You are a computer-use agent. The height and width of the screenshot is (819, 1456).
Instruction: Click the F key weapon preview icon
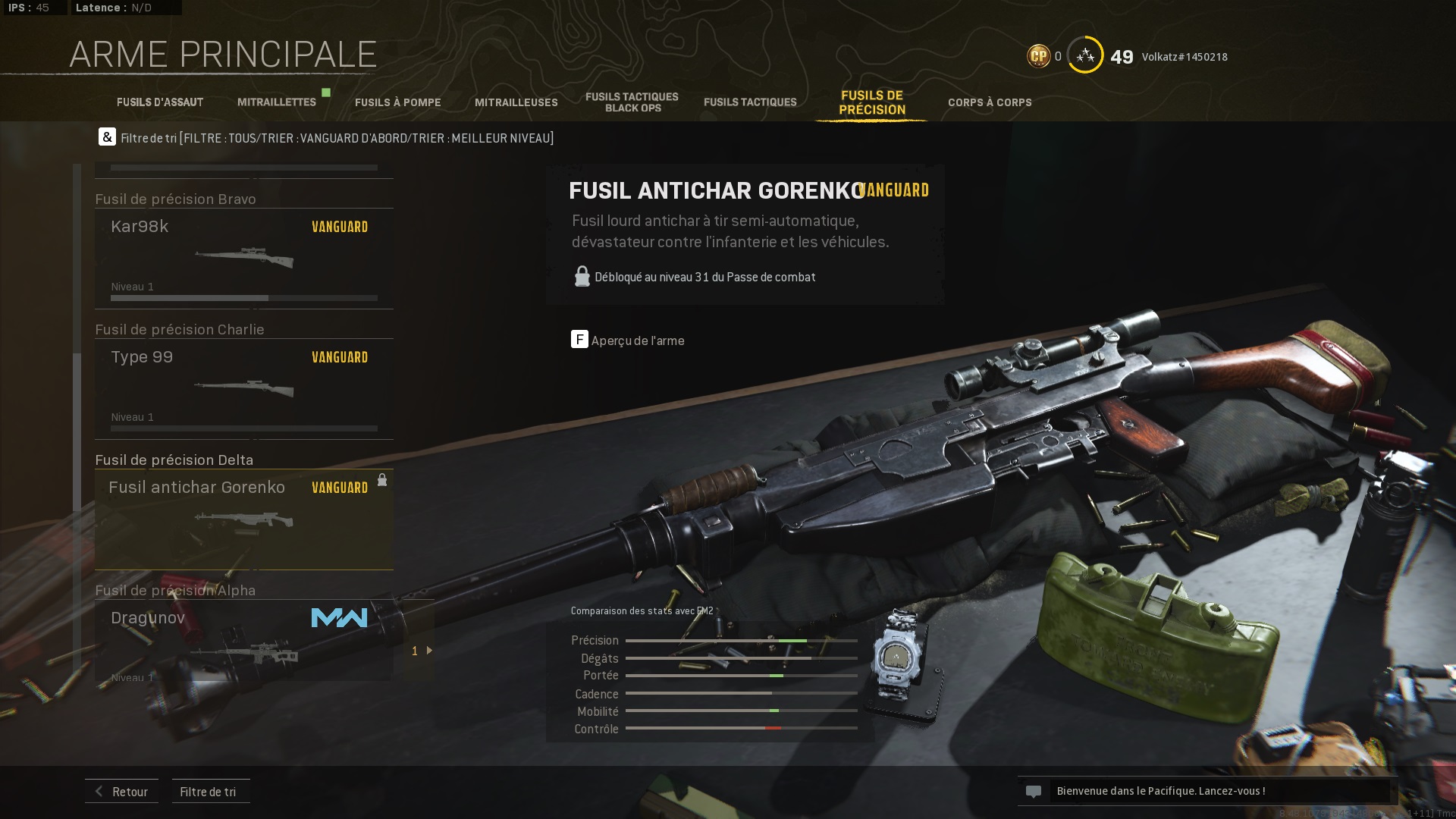point(579,340)
